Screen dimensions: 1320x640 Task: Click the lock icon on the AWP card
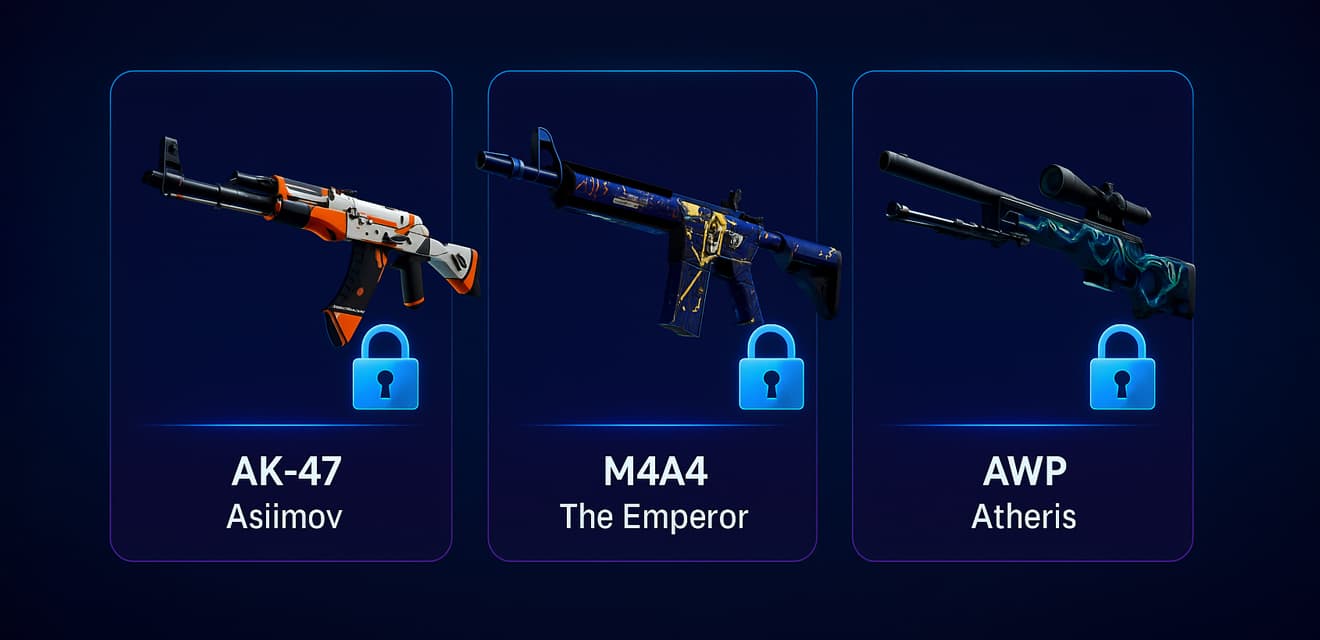click(x=1122, y=370)
